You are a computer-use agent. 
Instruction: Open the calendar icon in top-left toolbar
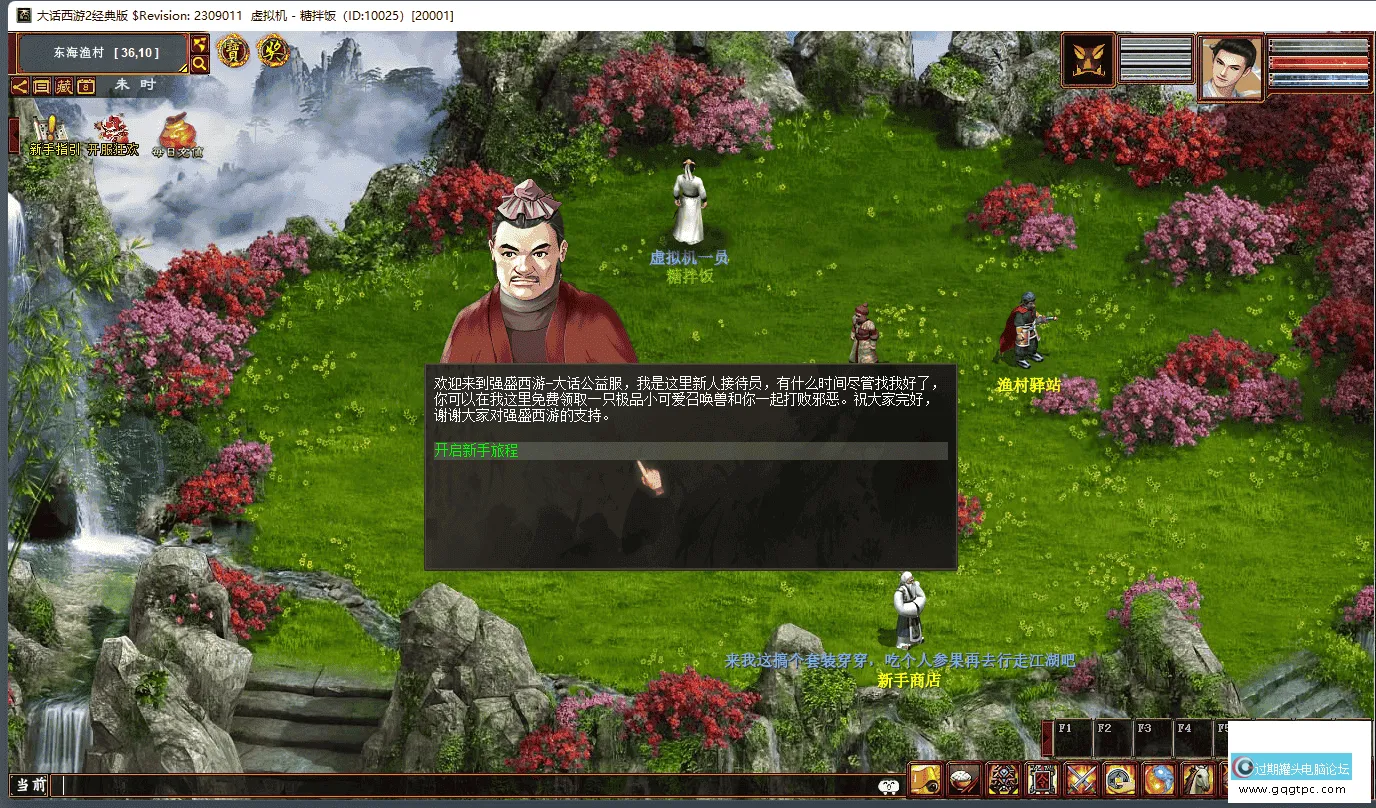coord(85,86)
